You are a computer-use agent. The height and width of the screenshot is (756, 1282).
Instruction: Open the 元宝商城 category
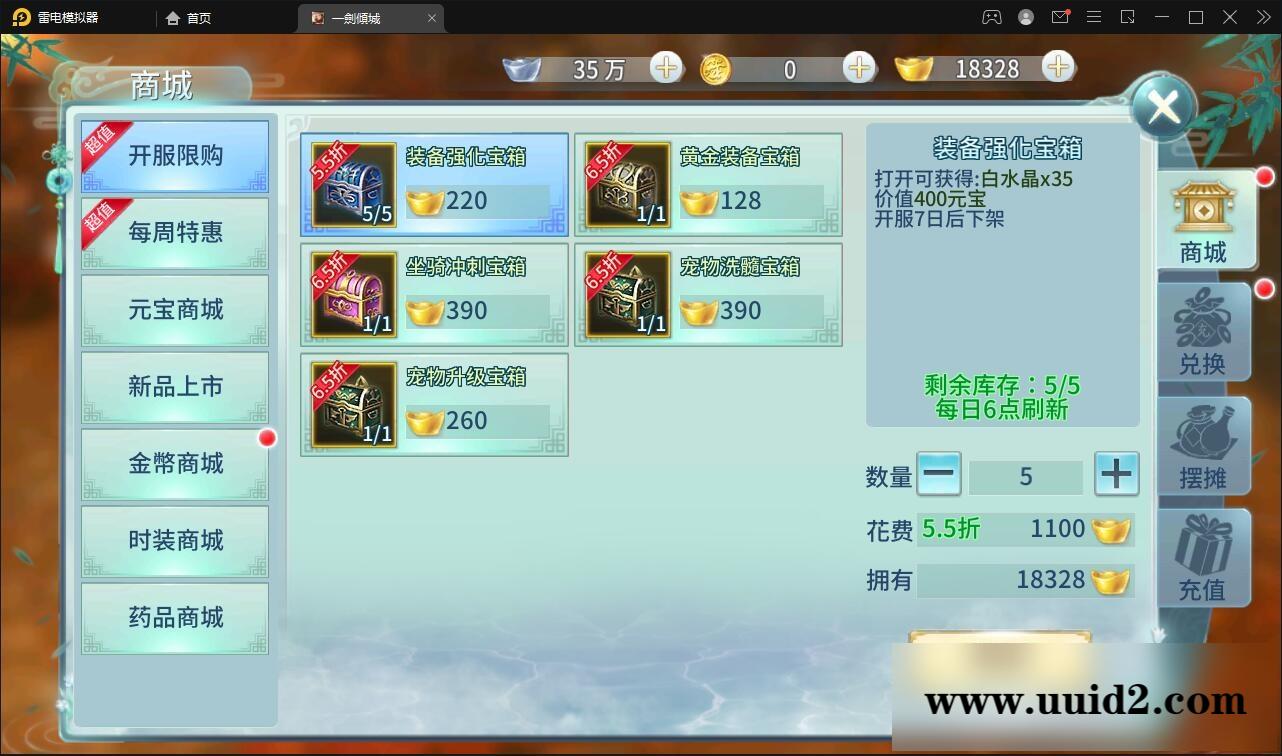coord(175,310)
